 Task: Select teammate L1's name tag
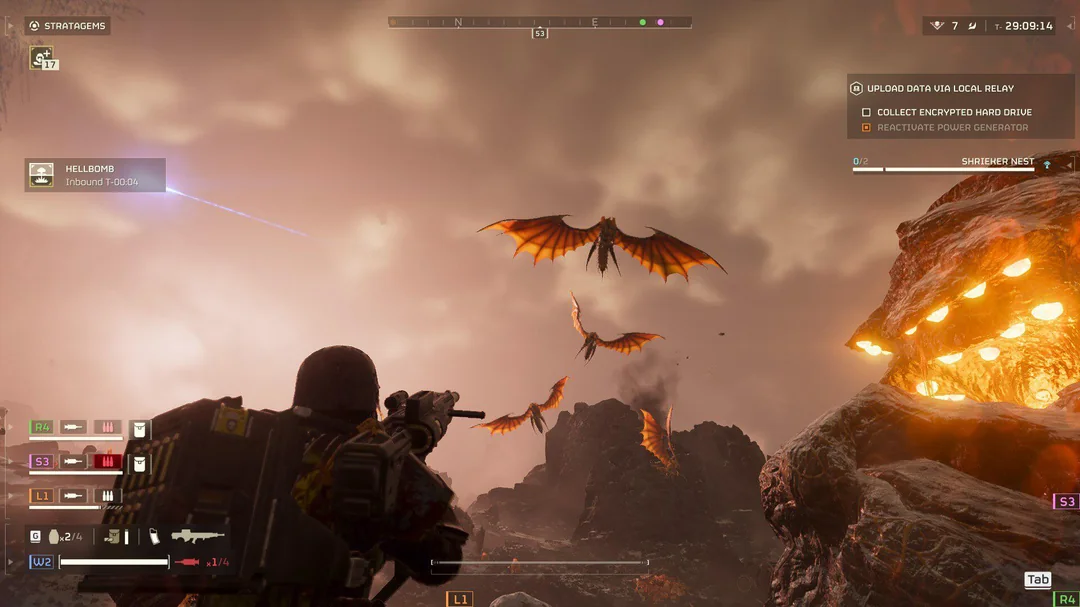(x=40, y=495)
